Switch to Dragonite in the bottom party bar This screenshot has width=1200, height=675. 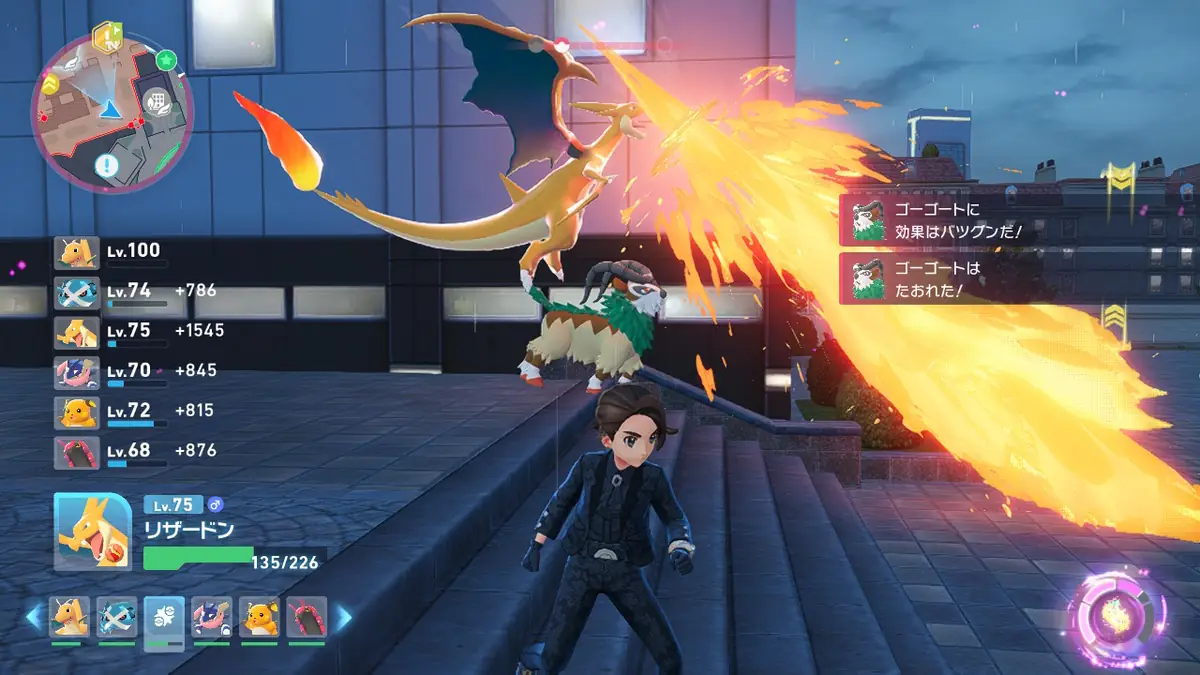(70, 617)
